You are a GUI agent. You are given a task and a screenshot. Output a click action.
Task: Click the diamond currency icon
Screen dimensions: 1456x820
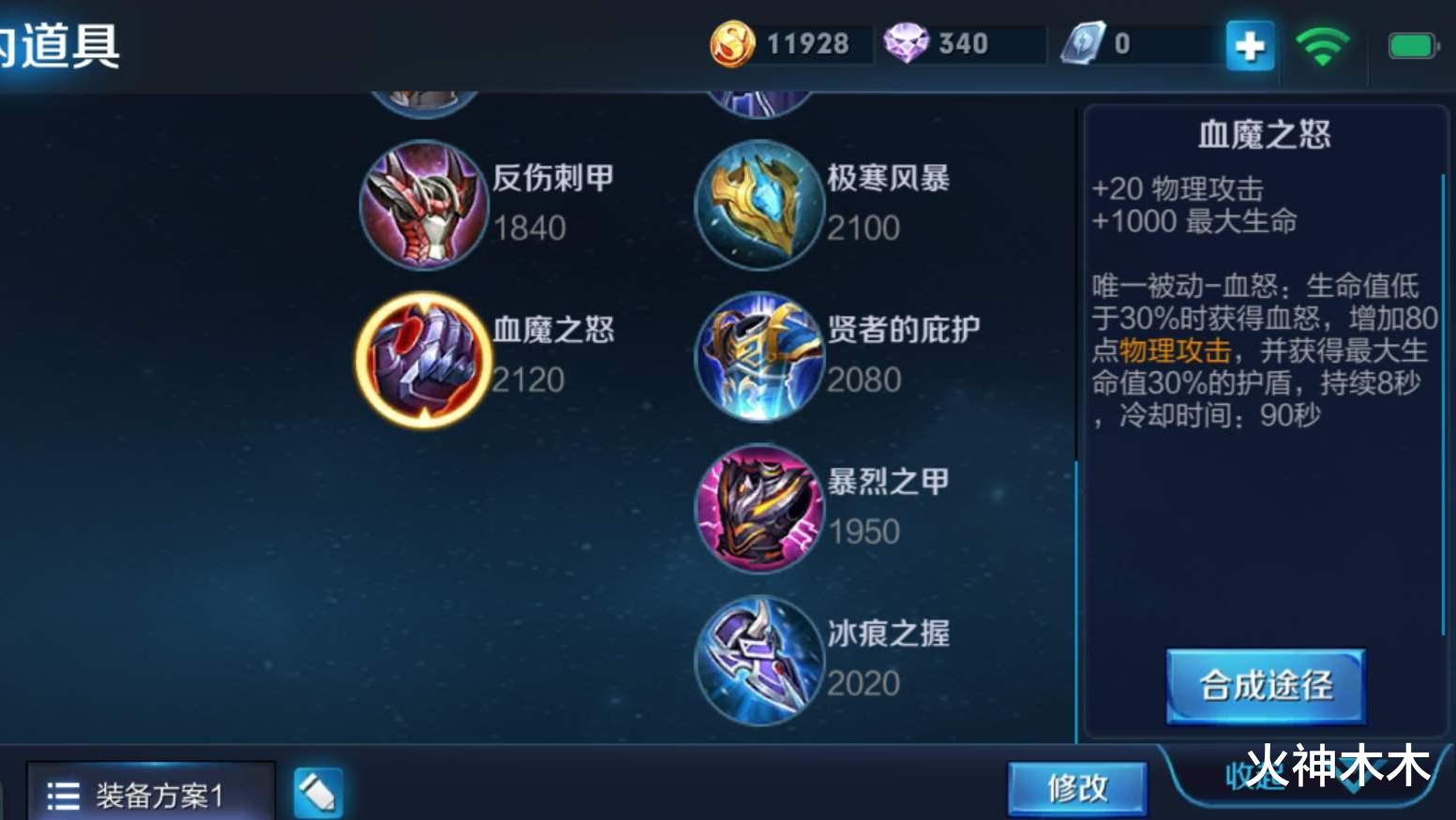(905, 42)
